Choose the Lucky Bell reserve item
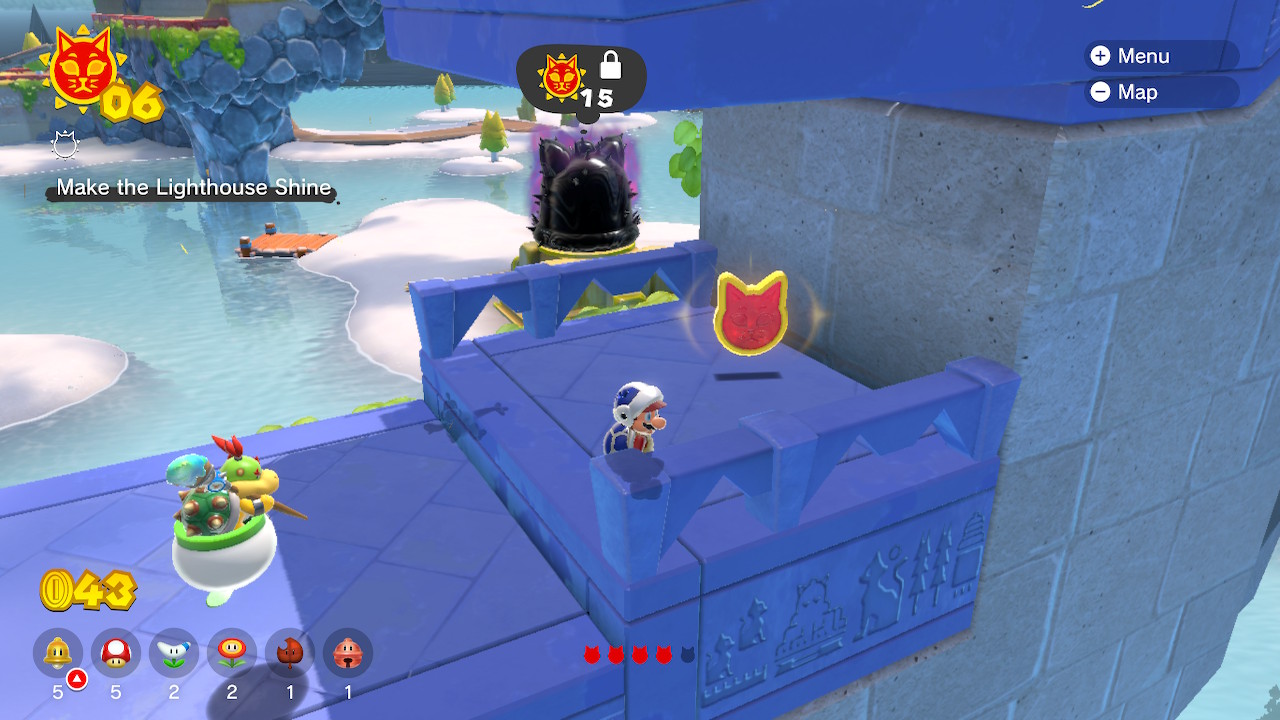This screenshot has width=1280, height=720. point(348,654)
